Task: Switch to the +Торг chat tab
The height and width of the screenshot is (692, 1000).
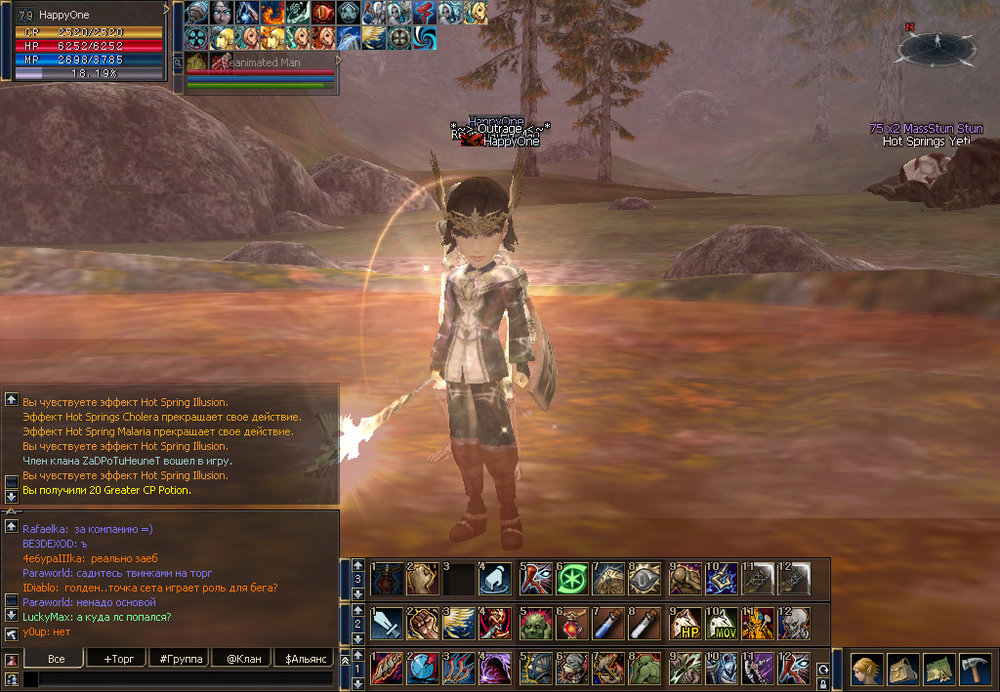Action: click(x=118, y=659)
